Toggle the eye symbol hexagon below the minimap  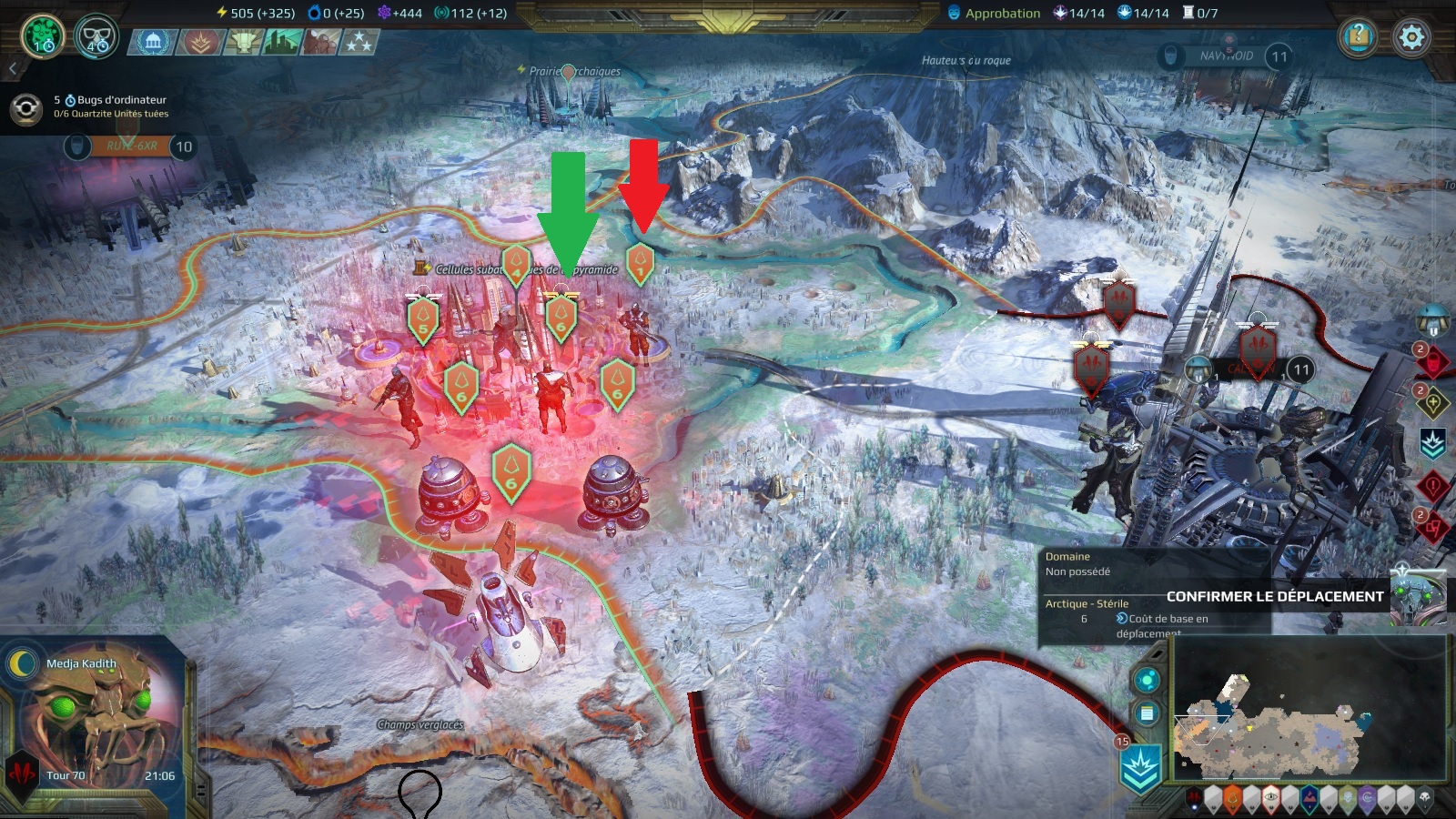coord(1270,797)
